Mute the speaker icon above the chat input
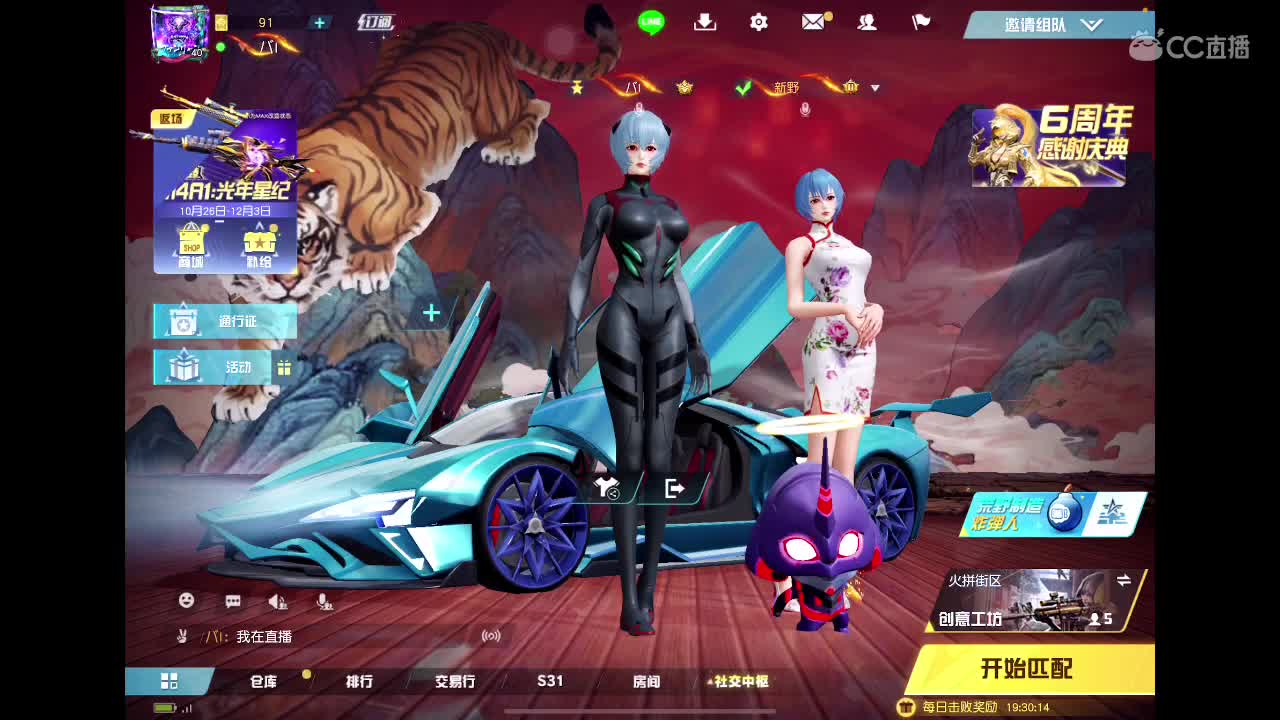The height and width of the screenshot is (720, 1280). (x=278, y=601)
